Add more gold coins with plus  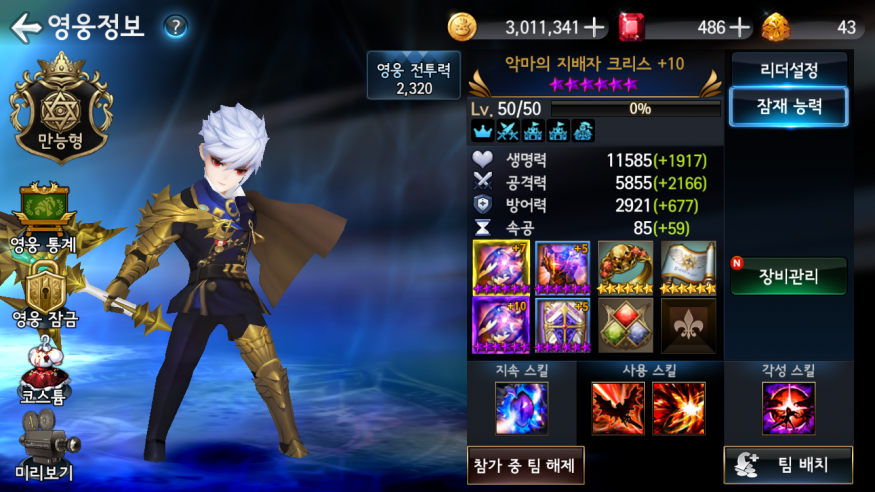594,27
